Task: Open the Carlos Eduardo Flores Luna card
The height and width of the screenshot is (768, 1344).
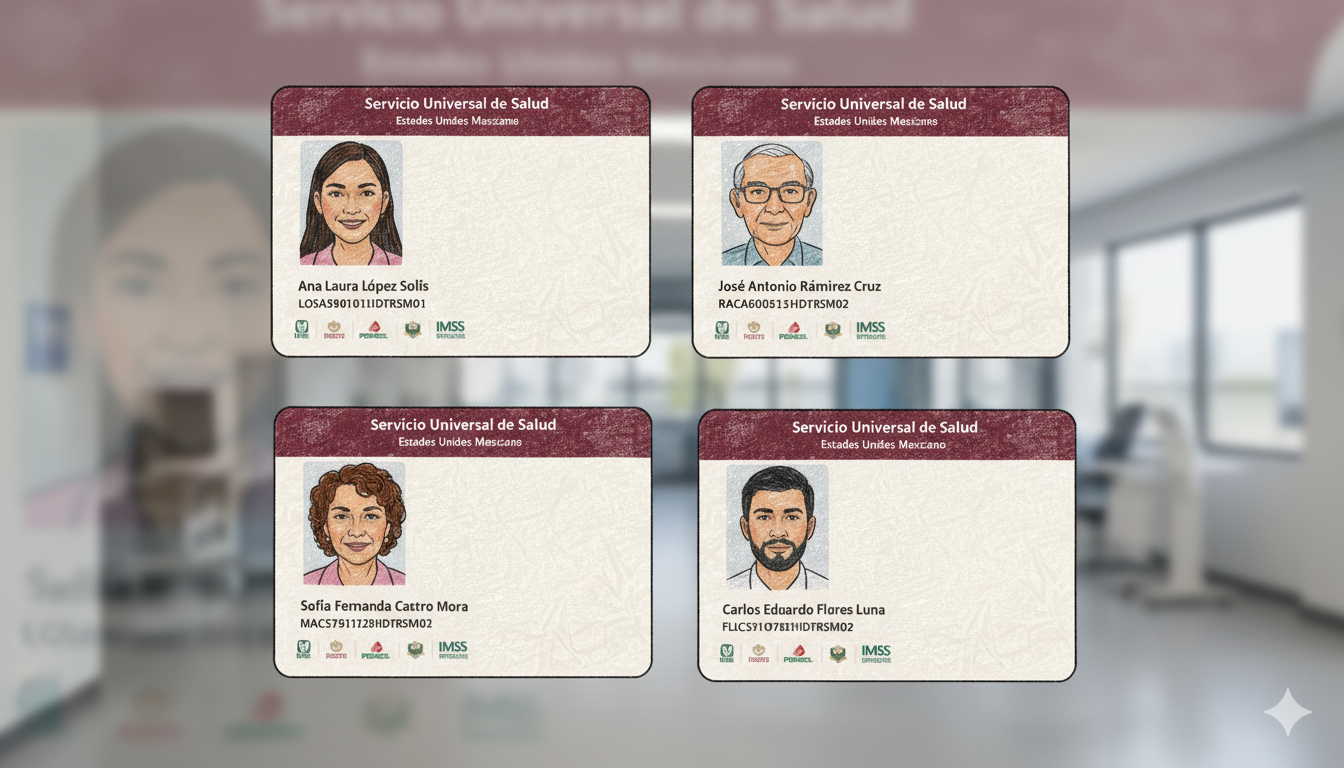Action: click(886, 546)
